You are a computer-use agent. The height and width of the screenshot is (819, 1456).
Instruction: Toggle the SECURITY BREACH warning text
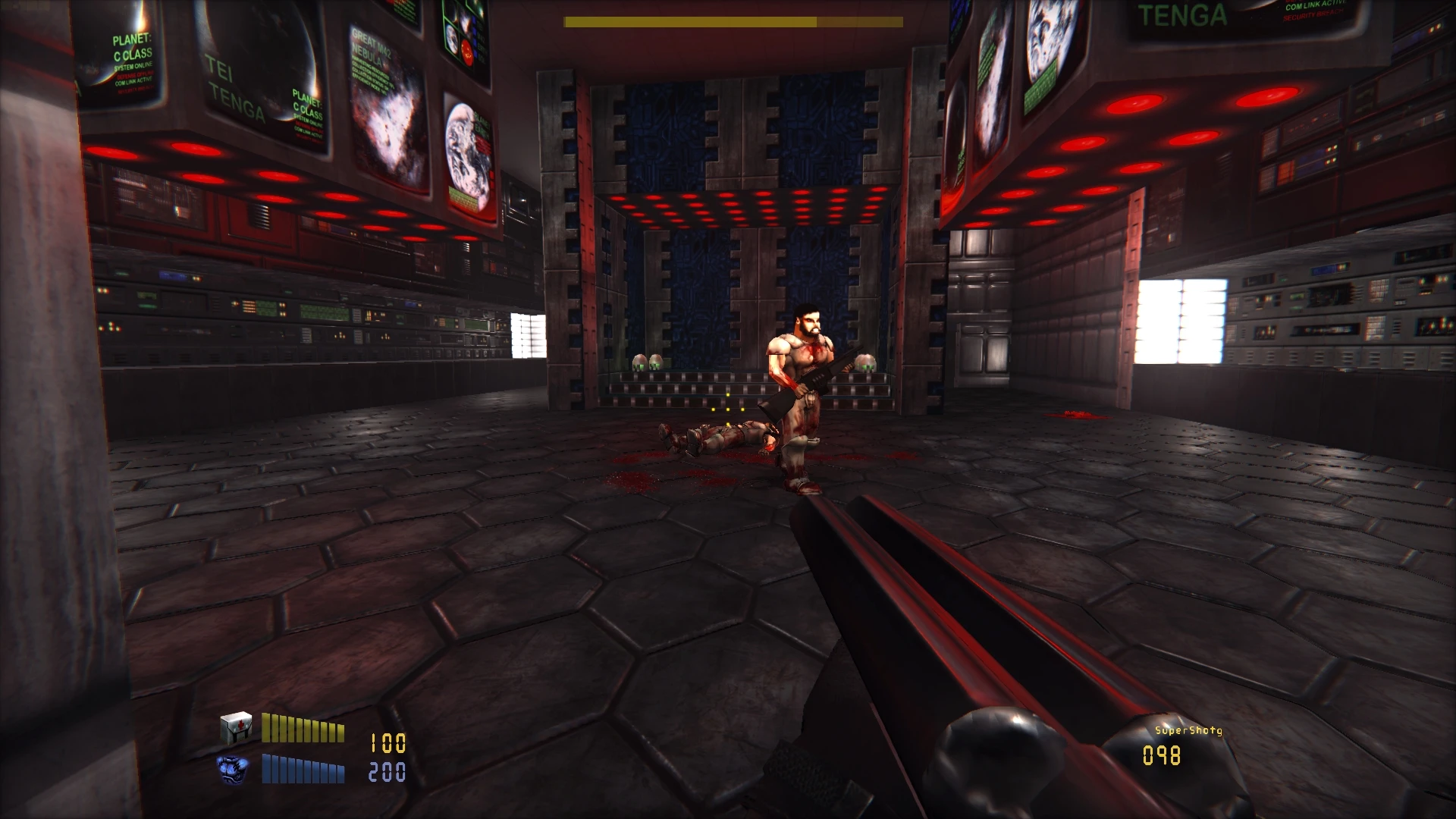[1313, 17]
